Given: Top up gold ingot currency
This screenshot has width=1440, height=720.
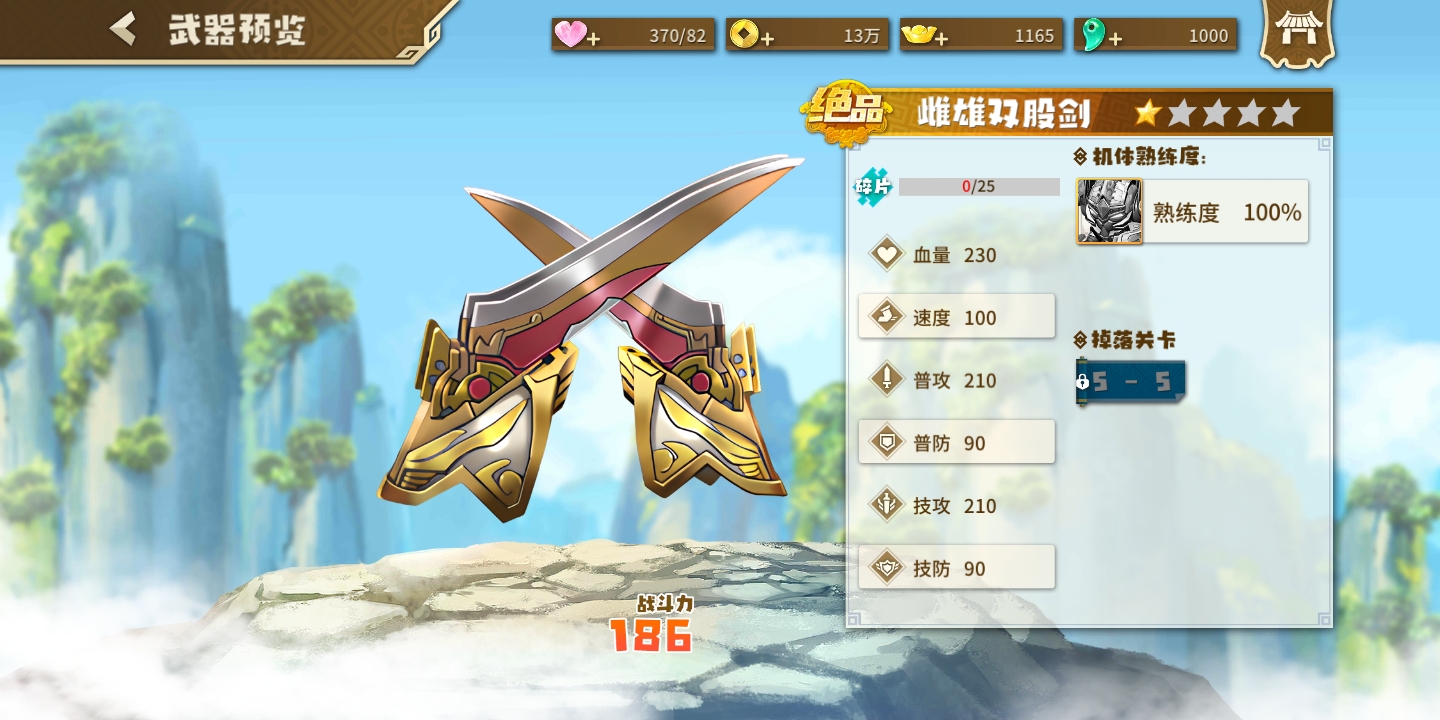Looking at the screenshot, I should point(941,38).
